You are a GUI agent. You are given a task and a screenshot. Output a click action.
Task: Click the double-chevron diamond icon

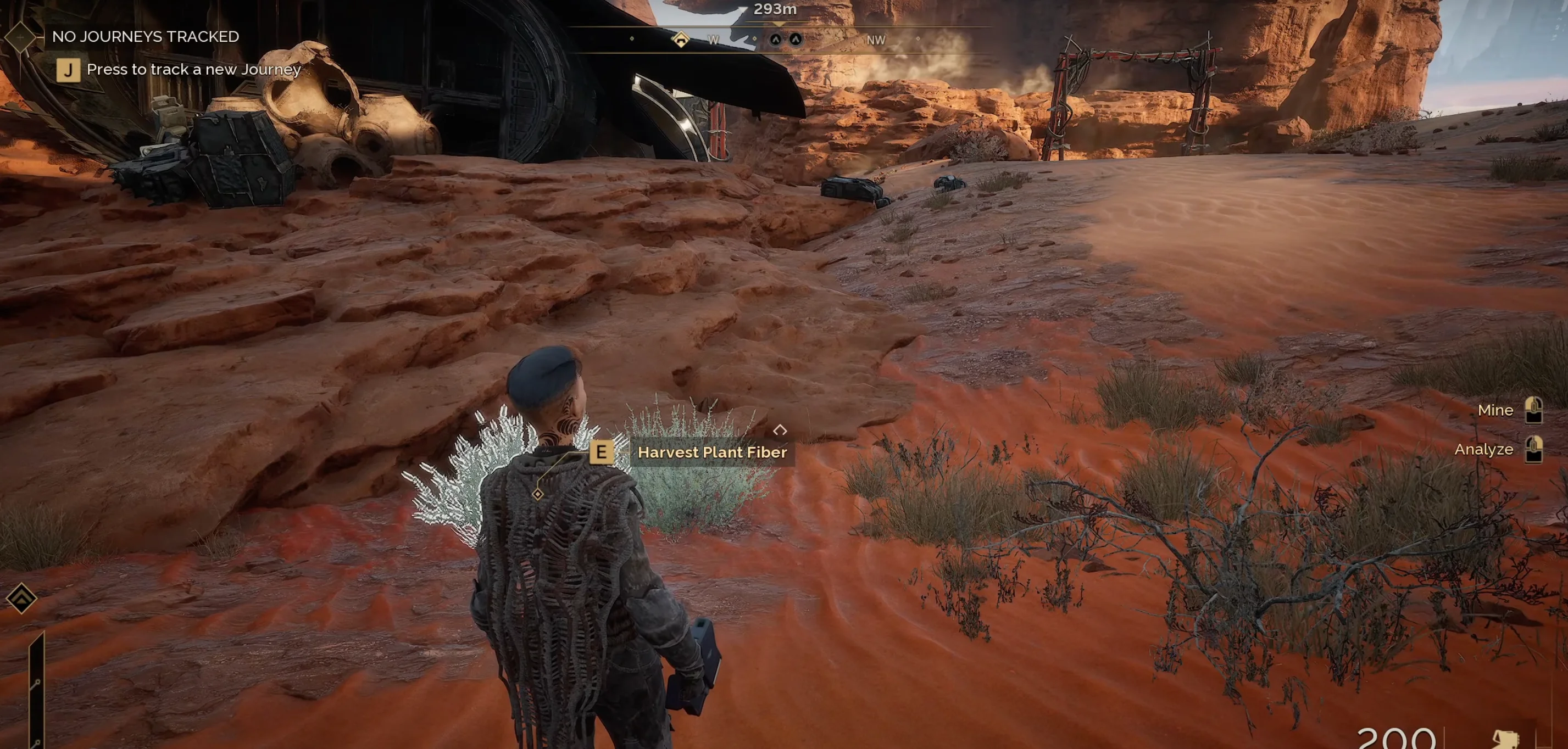coord(22,598)
